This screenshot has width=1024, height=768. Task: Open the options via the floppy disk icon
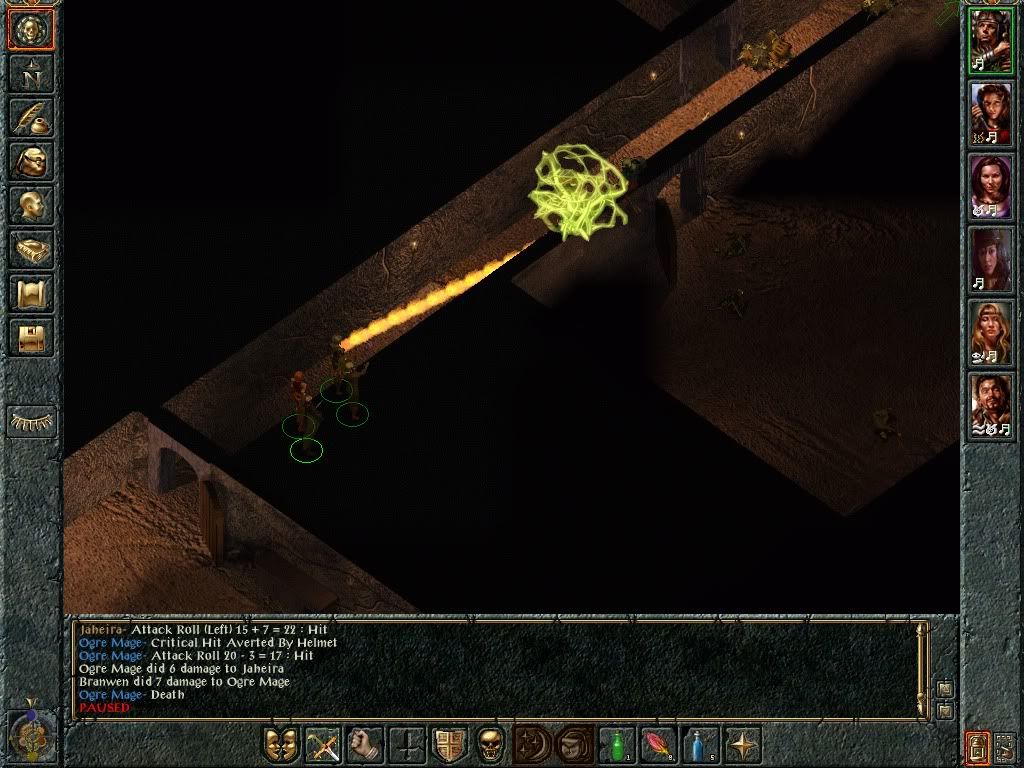31,337
